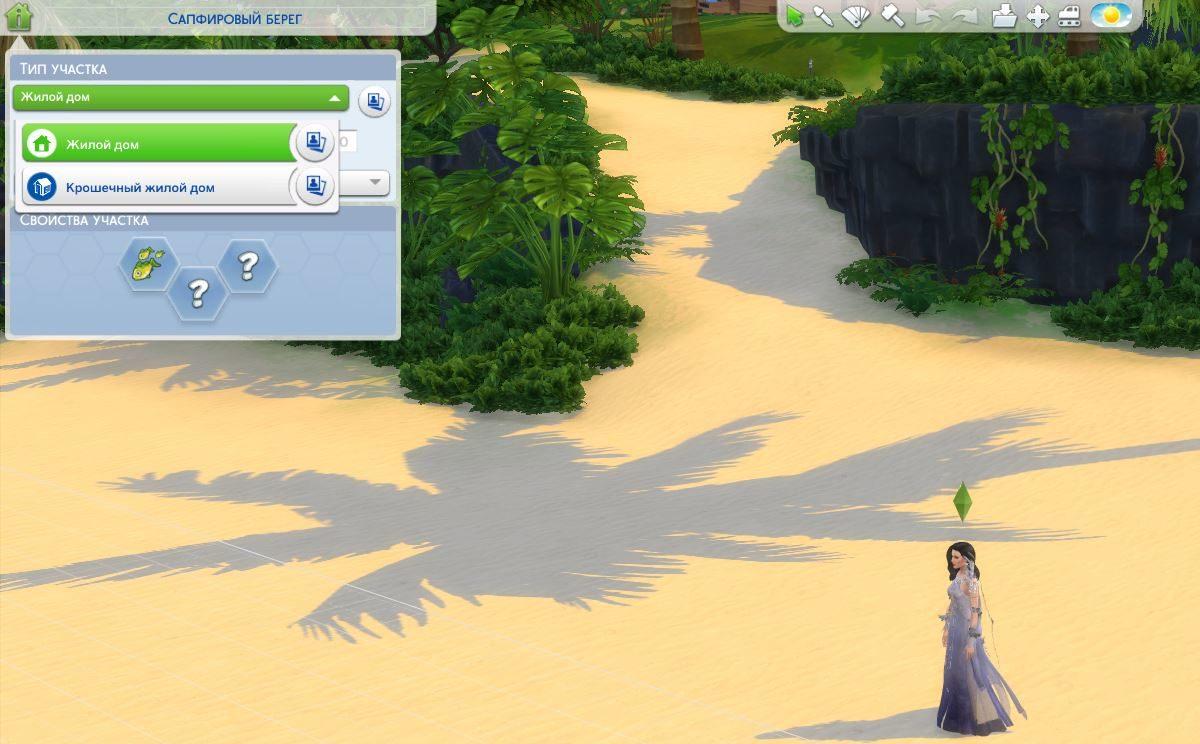Open requirements info beside Жилой дом entry
This screenshot has width=1200, height=744.
315,143
